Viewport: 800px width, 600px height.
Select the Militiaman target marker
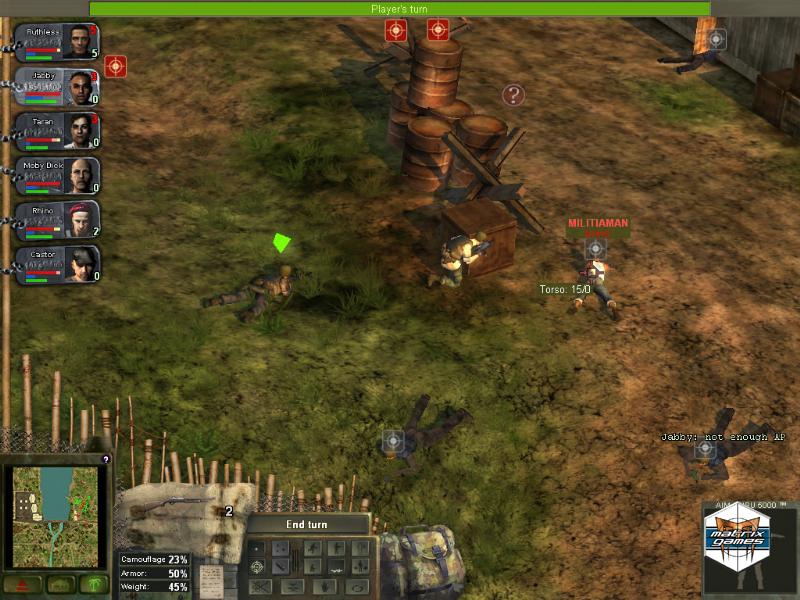[x=595, y=248]
